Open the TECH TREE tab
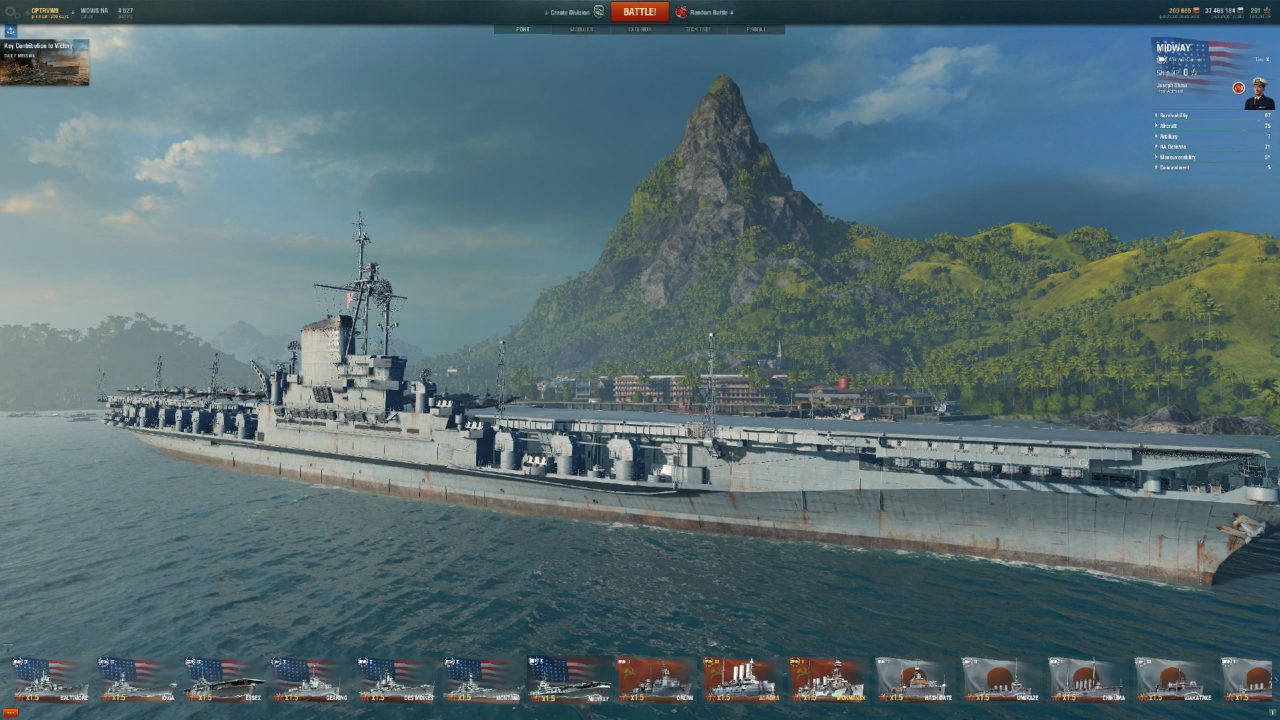Viewport: 1280px width, 720px height. pos(700,29)
